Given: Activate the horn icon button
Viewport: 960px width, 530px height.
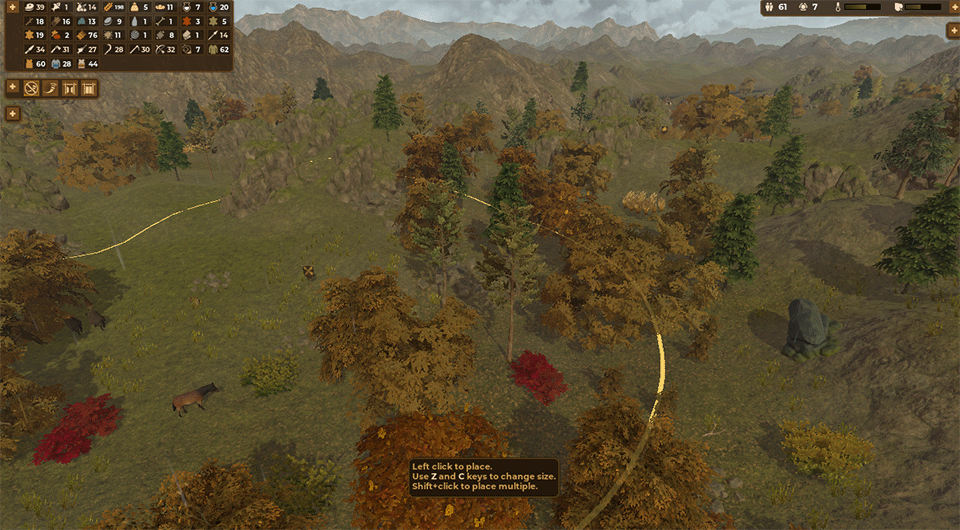Looking at the screenshot, I should [x=51, y=88].
